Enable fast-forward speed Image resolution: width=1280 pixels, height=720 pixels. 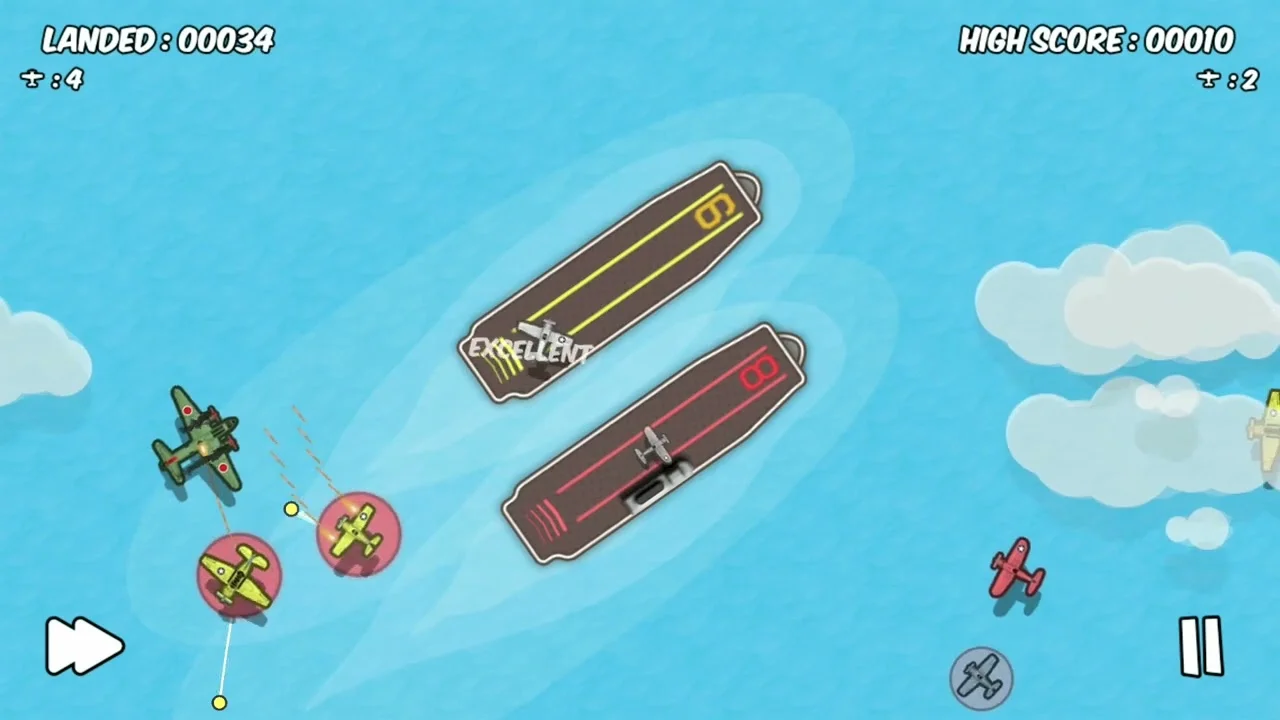point(85,646)
